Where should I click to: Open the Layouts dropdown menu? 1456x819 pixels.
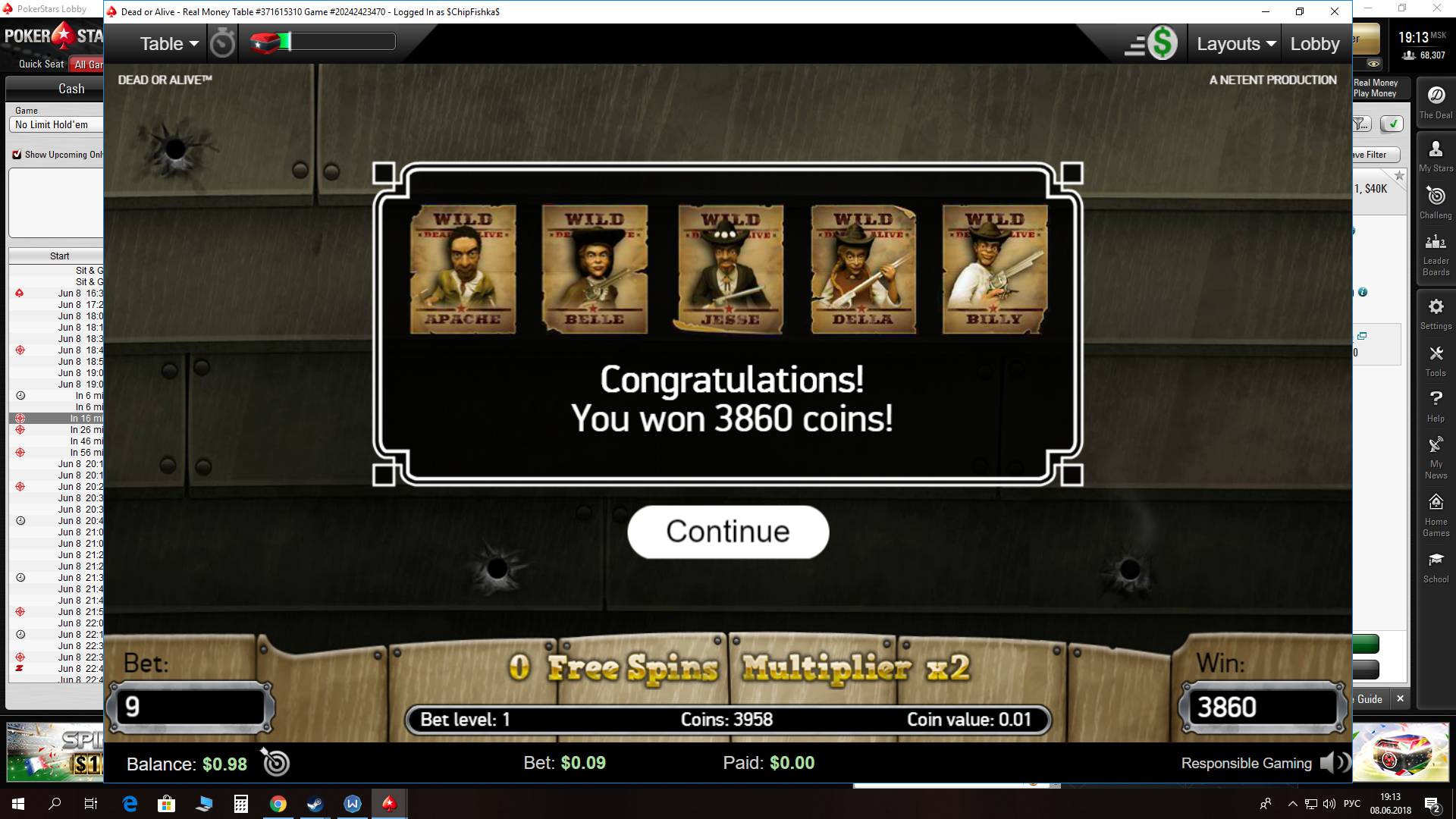click(x=1236, y=44)
